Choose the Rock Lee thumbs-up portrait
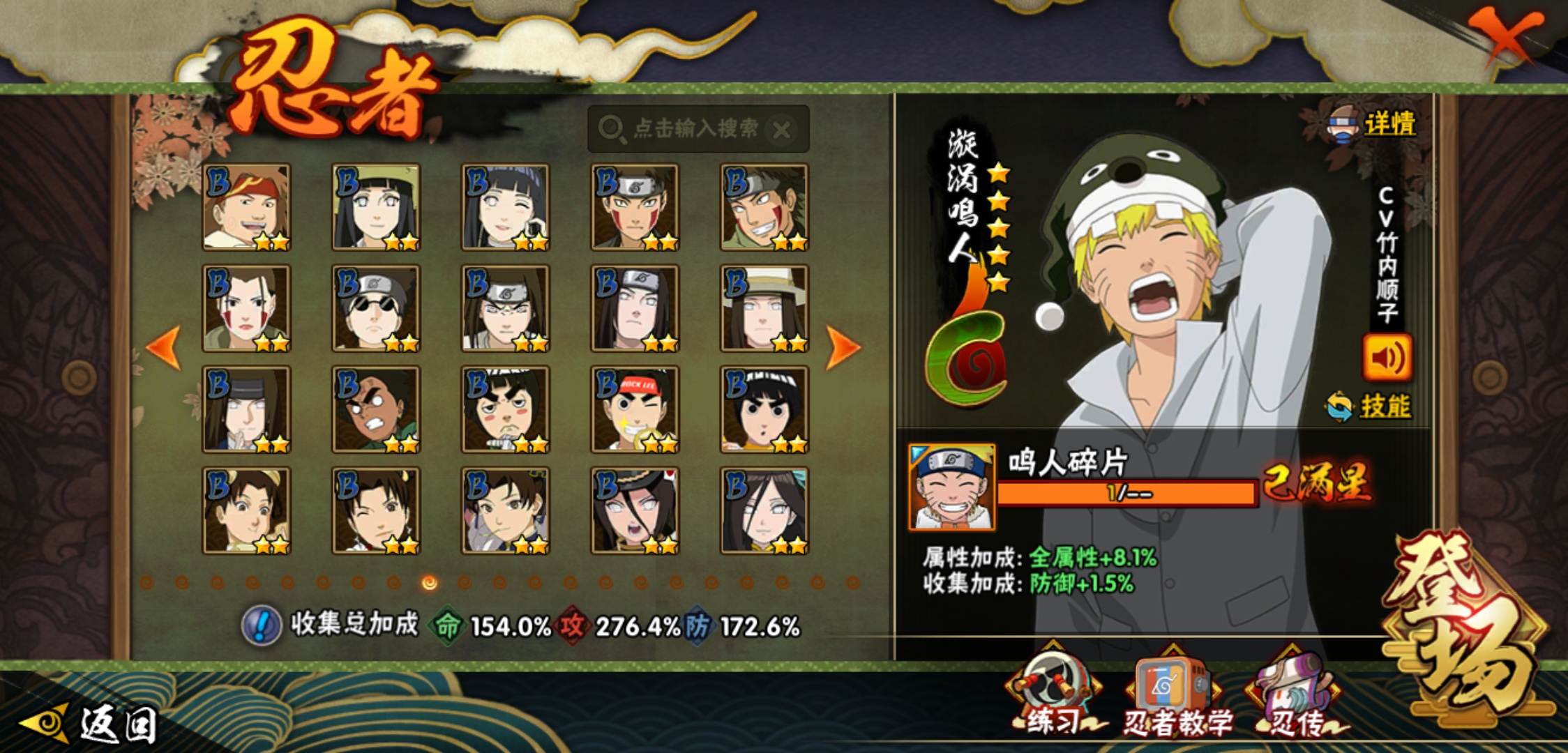 point(635,410)
